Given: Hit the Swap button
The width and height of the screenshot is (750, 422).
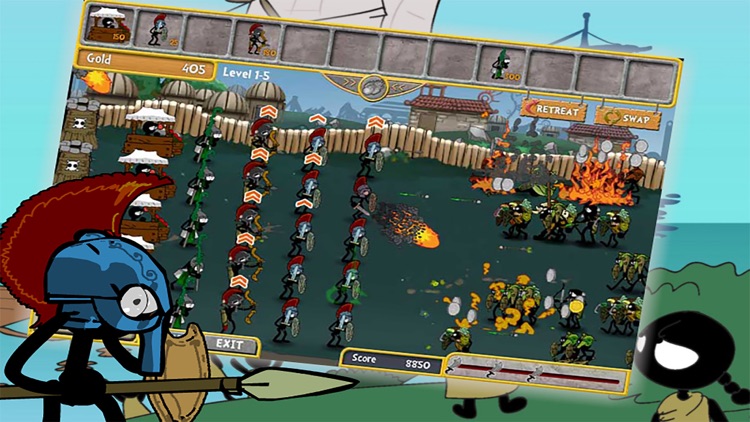Looking at the screenshot, I should (x=628, y=118).
